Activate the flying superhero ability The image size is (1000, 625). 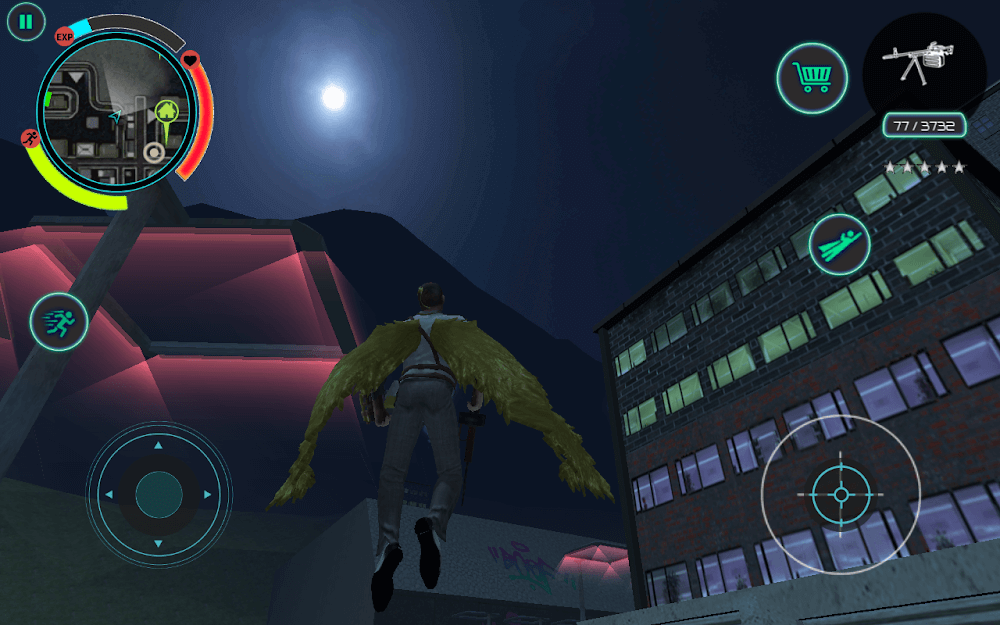click(840, 243)
